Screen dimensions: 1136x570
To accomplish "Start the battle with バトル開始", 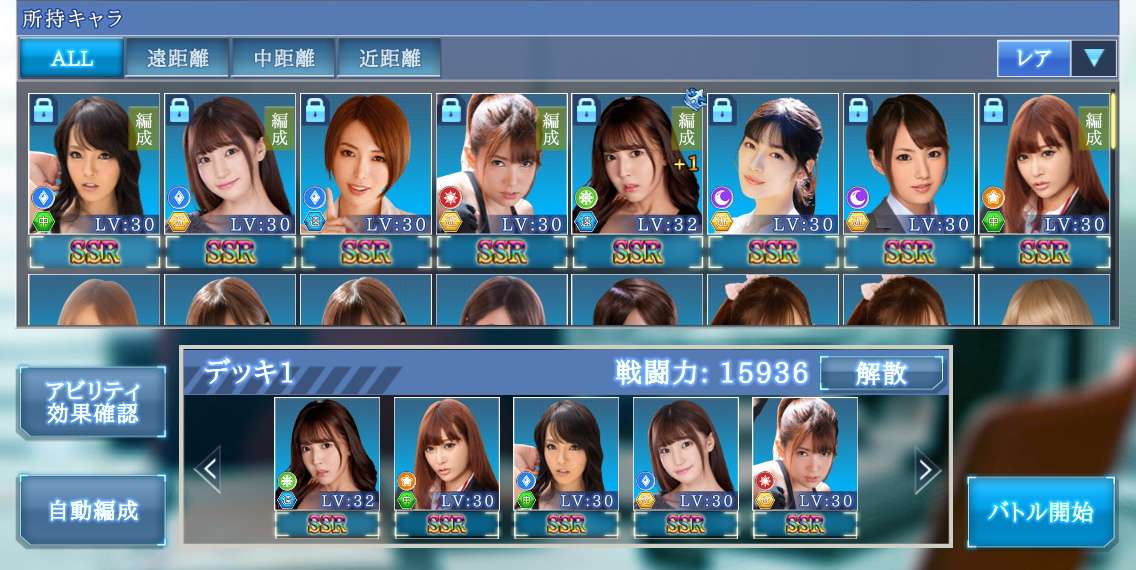I will coord(1040,511).
